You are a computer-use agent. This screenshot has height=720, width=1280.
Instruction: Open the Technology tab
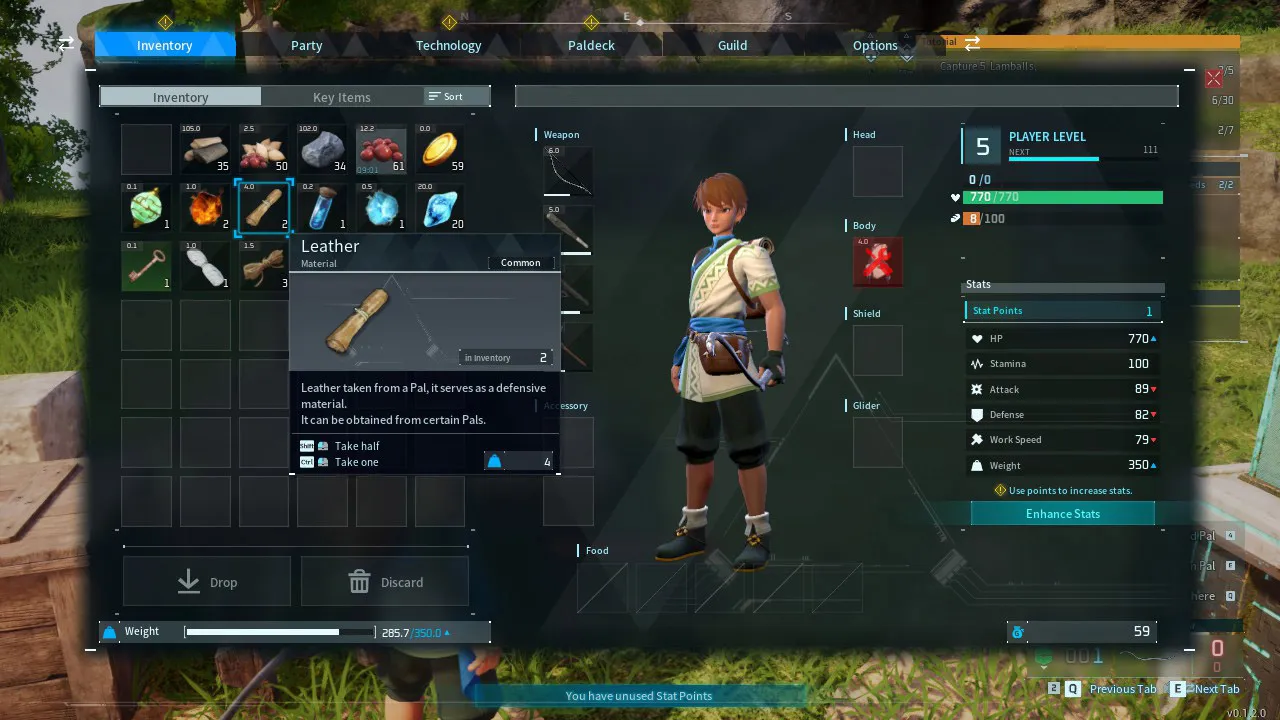click(x=448, y=45)
